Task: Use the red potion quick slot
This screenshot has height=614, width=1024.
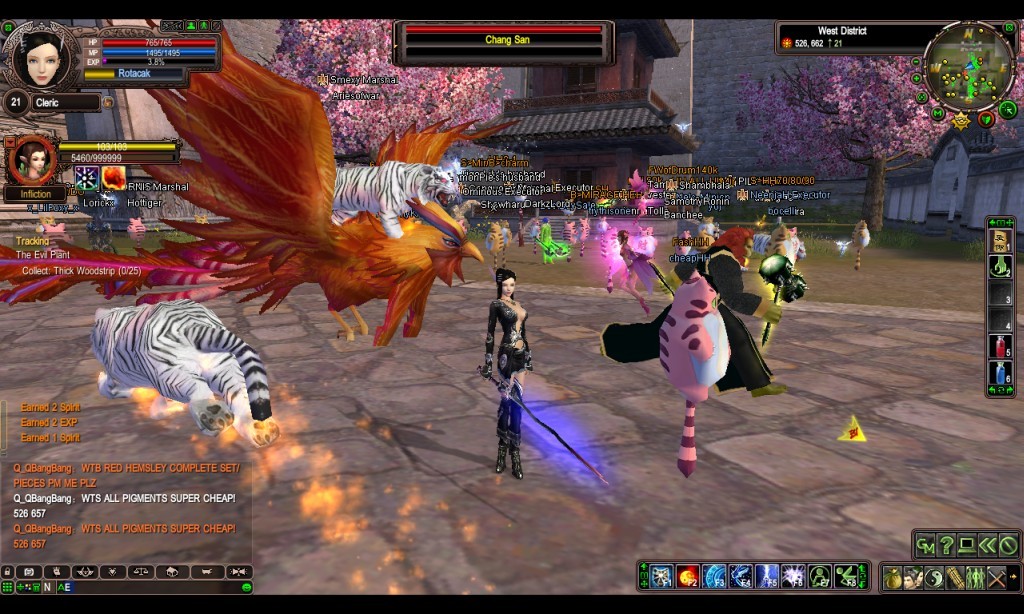Action: [1000, 346]
